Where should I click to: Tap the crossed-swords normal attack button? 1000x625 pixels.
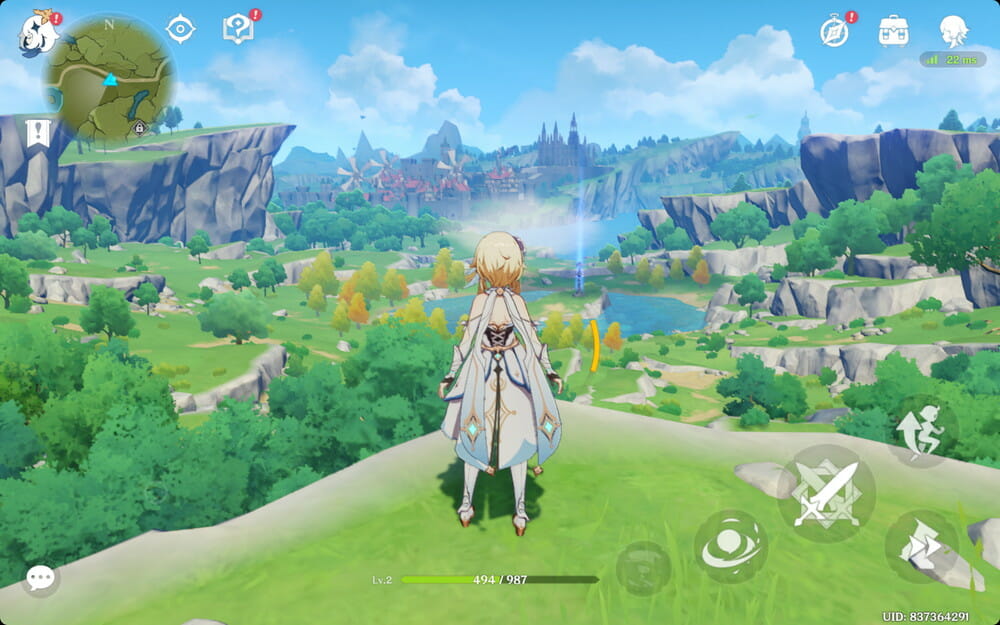826,493
